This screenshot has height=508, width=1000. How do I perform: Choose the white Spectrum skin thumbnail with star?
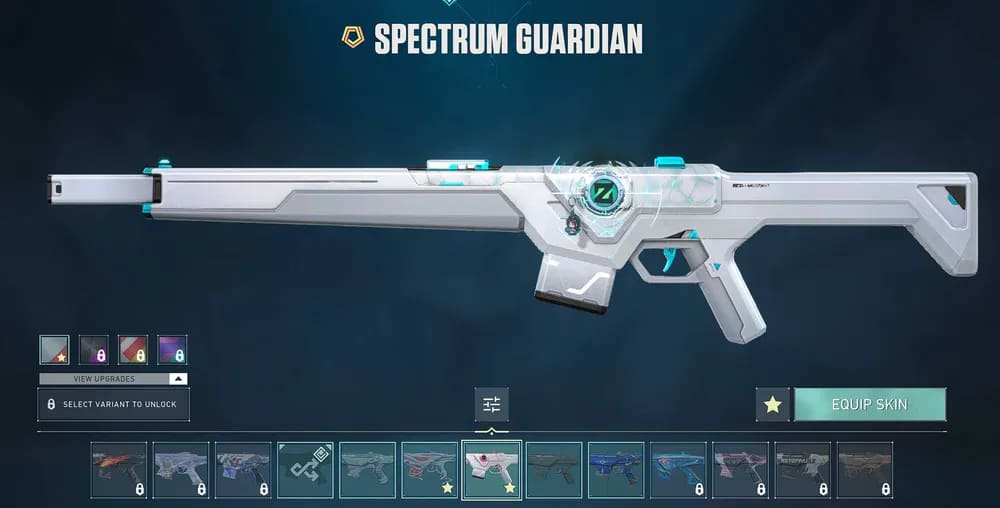coord(492,469)
